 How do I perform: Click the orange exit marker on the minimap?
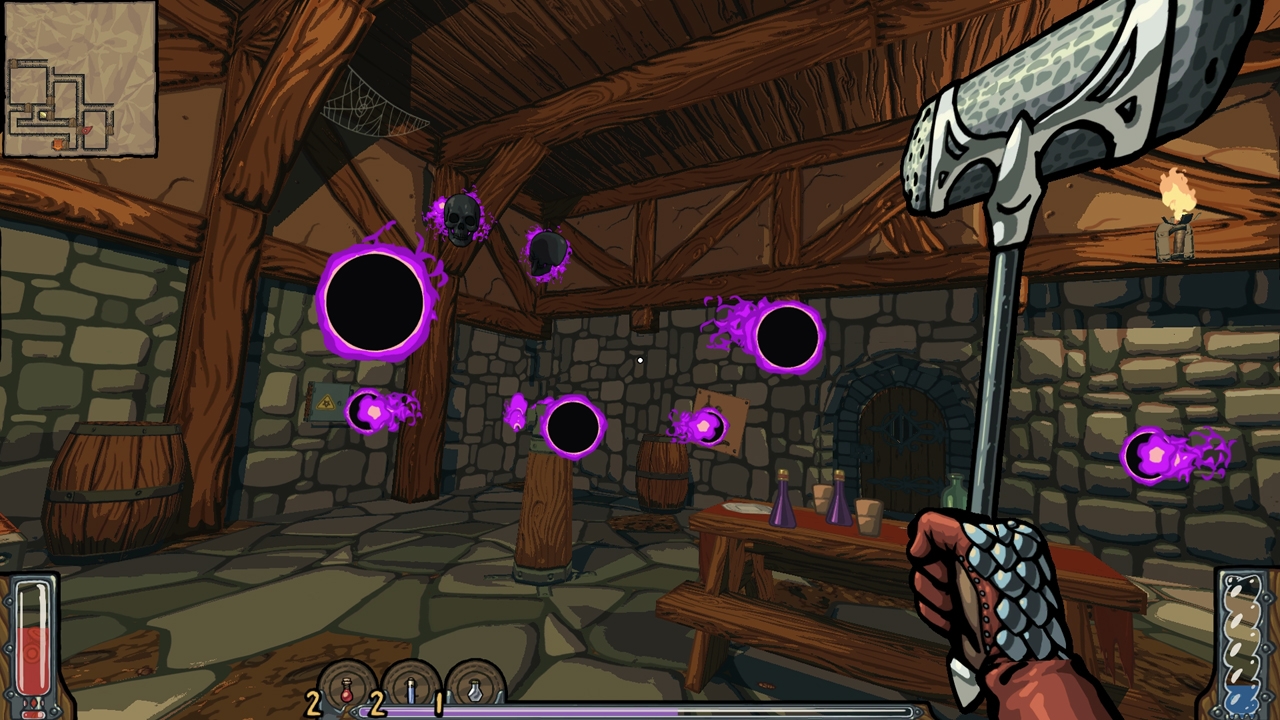(58, 144)
